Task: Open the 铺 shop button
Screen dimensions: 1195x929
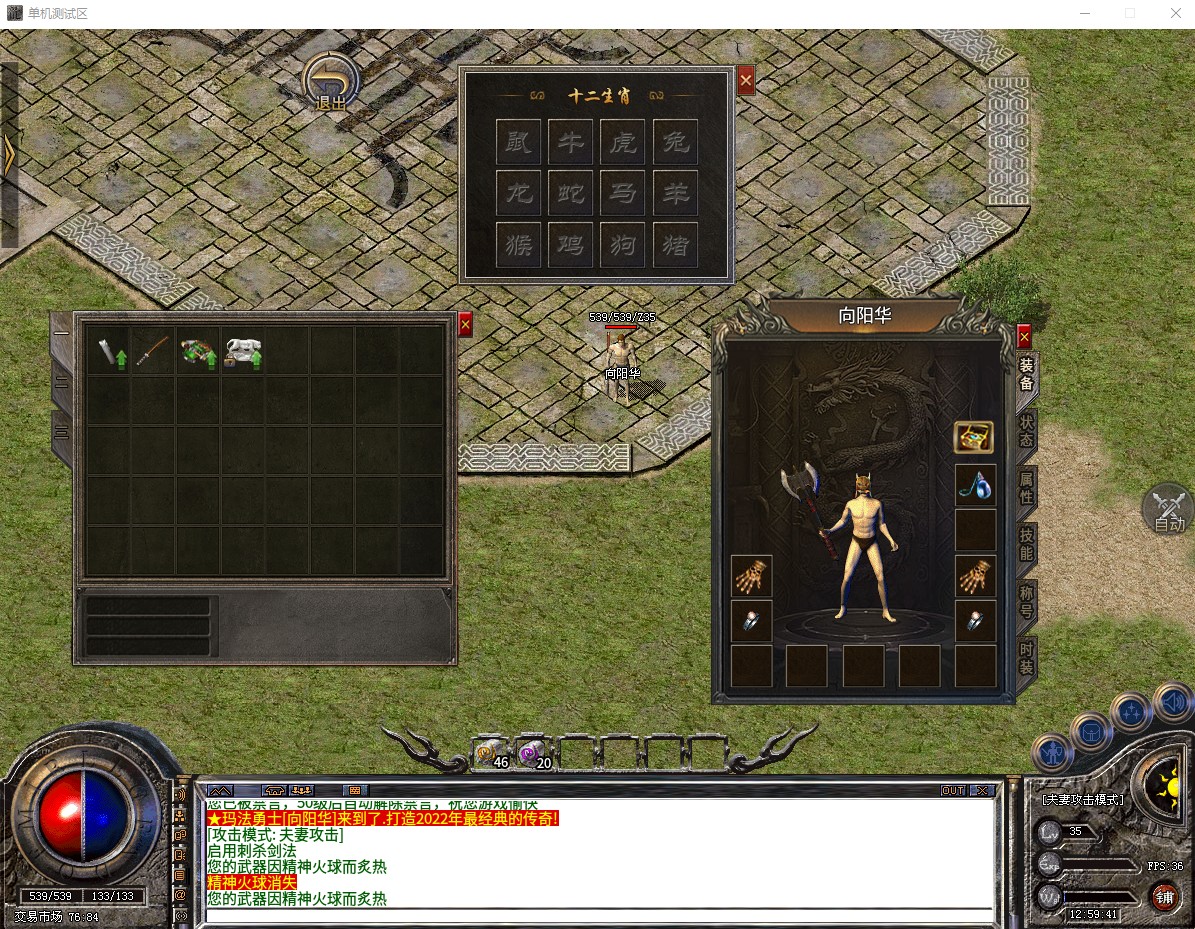Action: [1164, 896]
